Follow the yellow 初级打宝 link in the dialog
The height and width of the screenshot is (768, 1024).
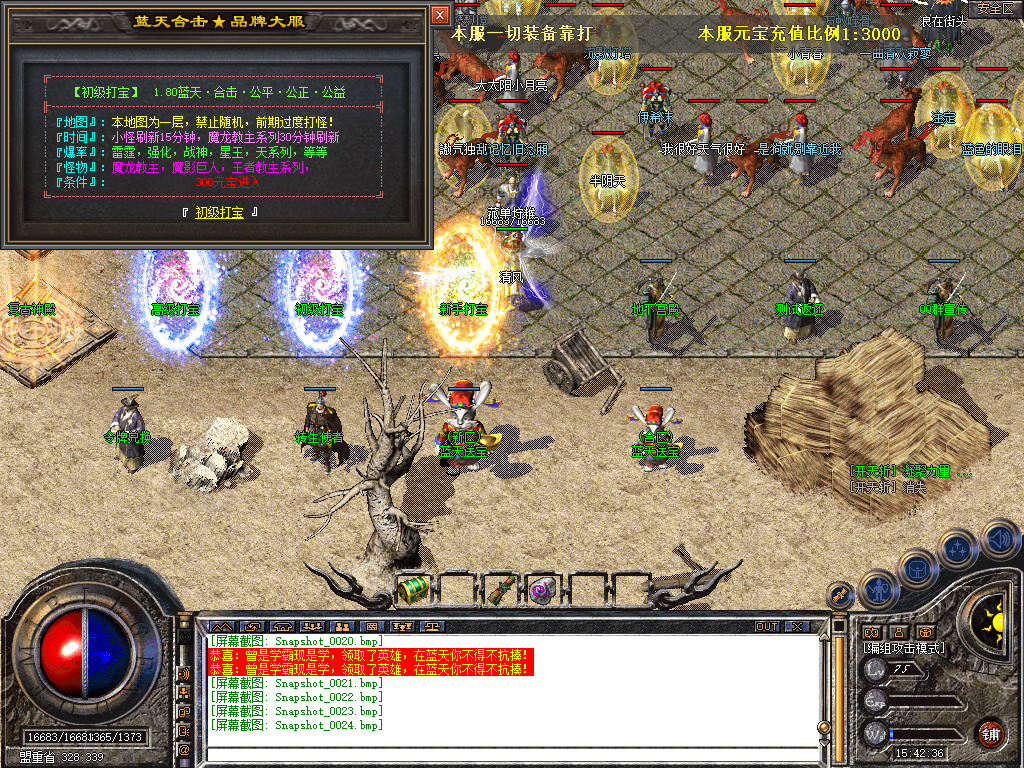coord(219,212)
